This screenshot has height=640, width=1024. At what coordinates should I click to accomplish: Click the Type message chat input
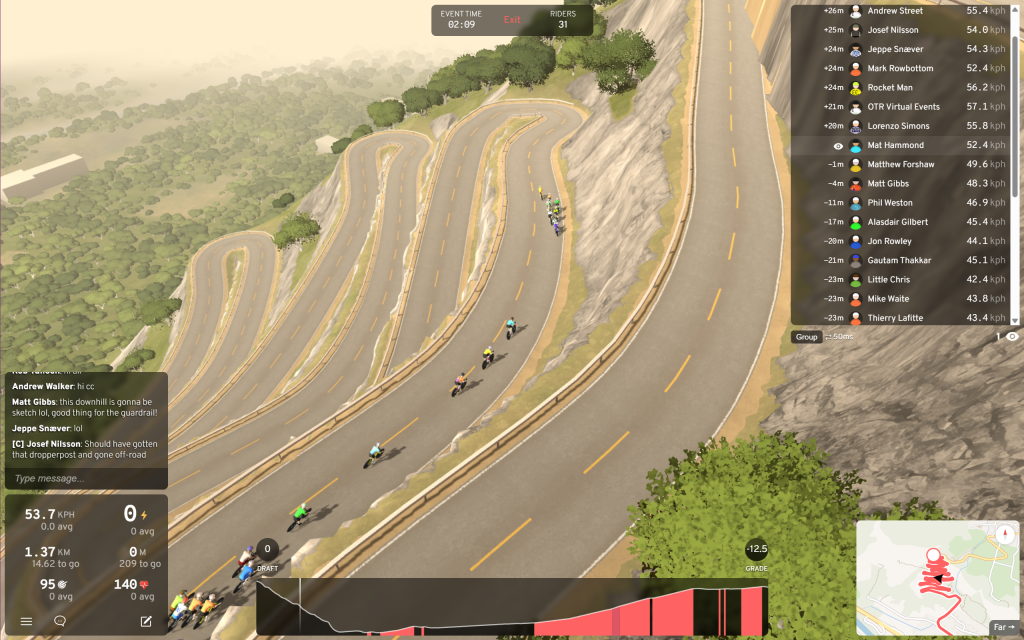click(85, 478)
